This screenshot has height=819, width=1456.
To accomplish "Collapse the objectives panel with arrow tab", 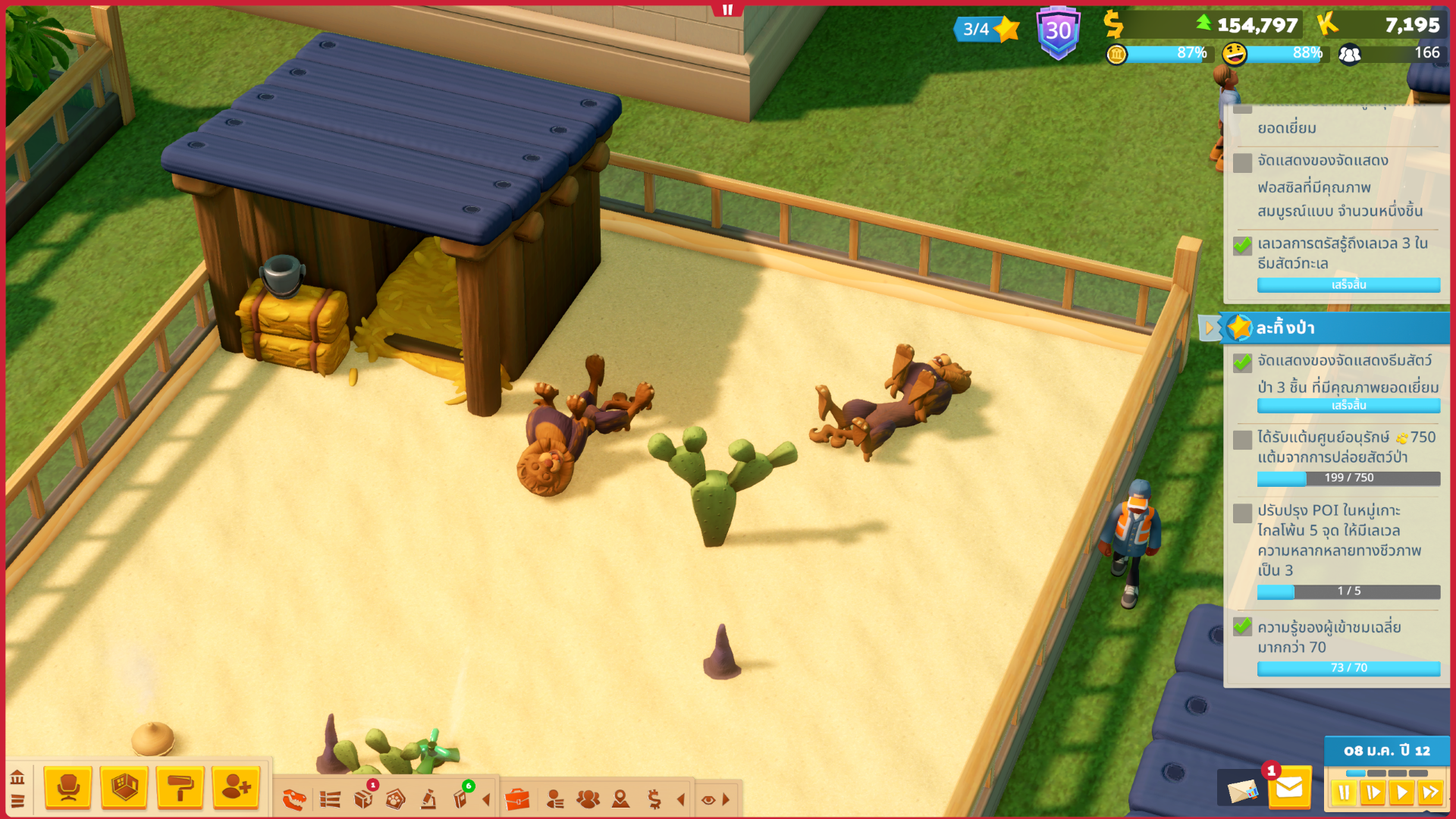I will pos(1210,328).
